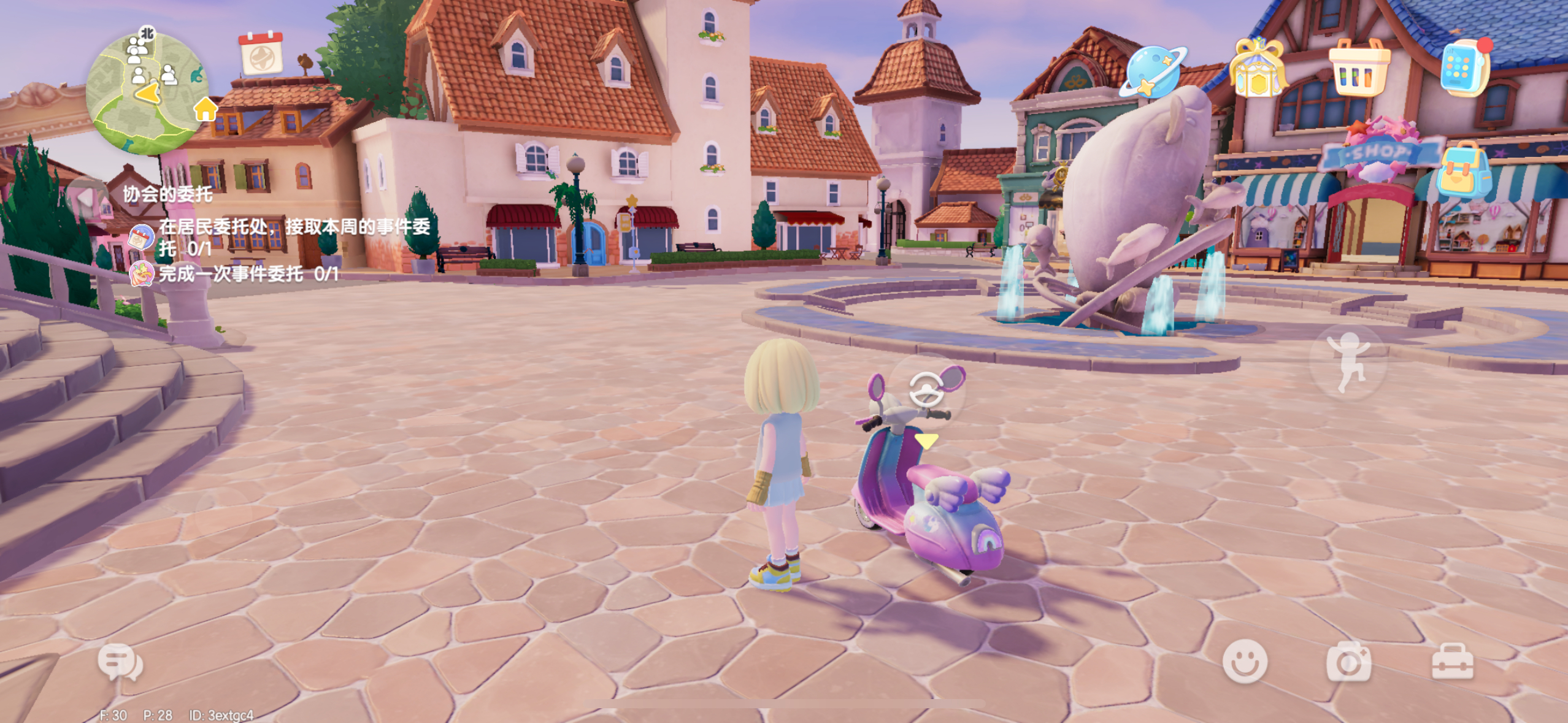Open the toolbox icon
1568x723 pixels.
click(x=1452, y=662)
